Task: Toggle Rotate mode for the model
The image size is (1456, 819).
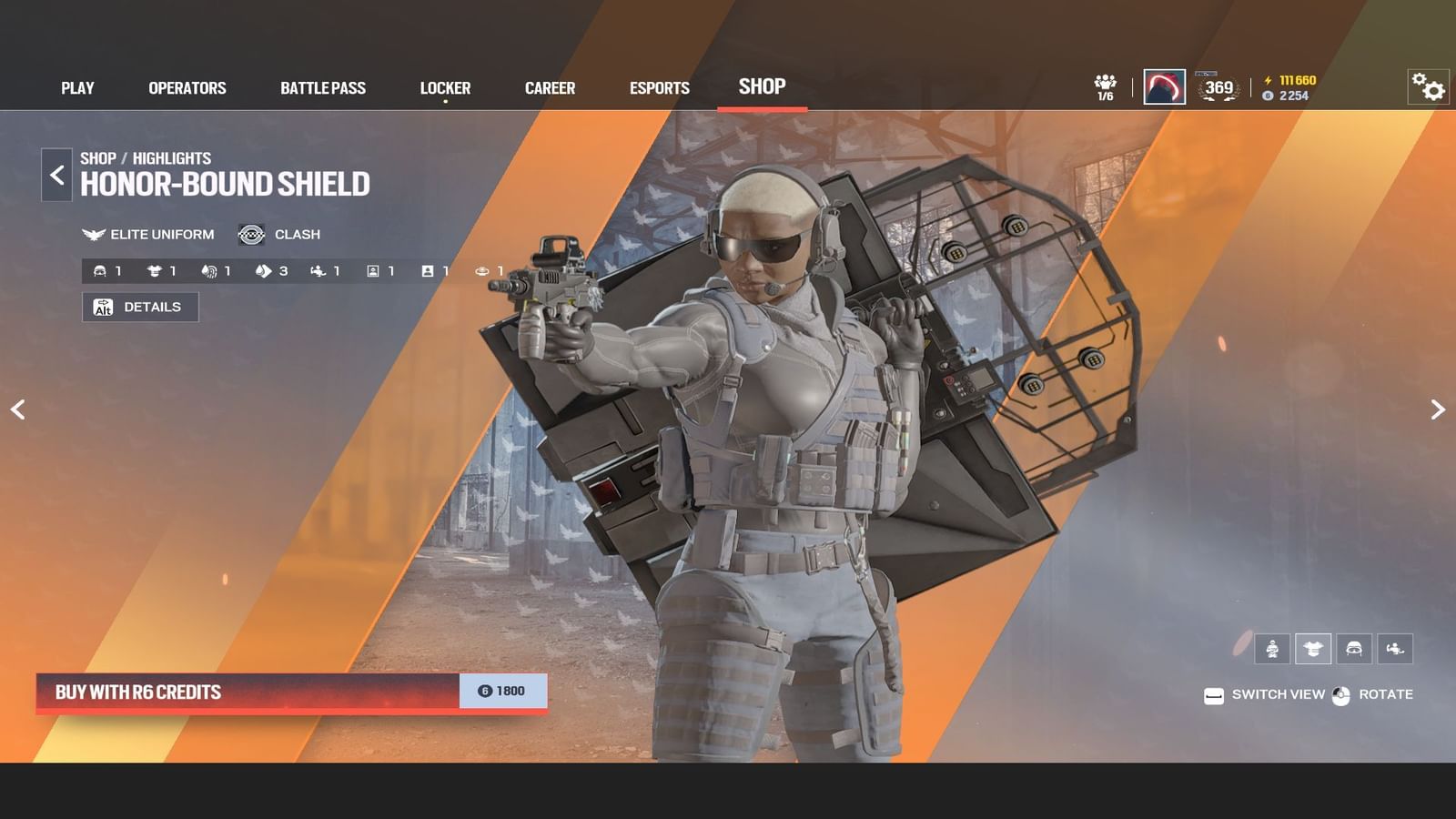Action: coord(1376,694)
